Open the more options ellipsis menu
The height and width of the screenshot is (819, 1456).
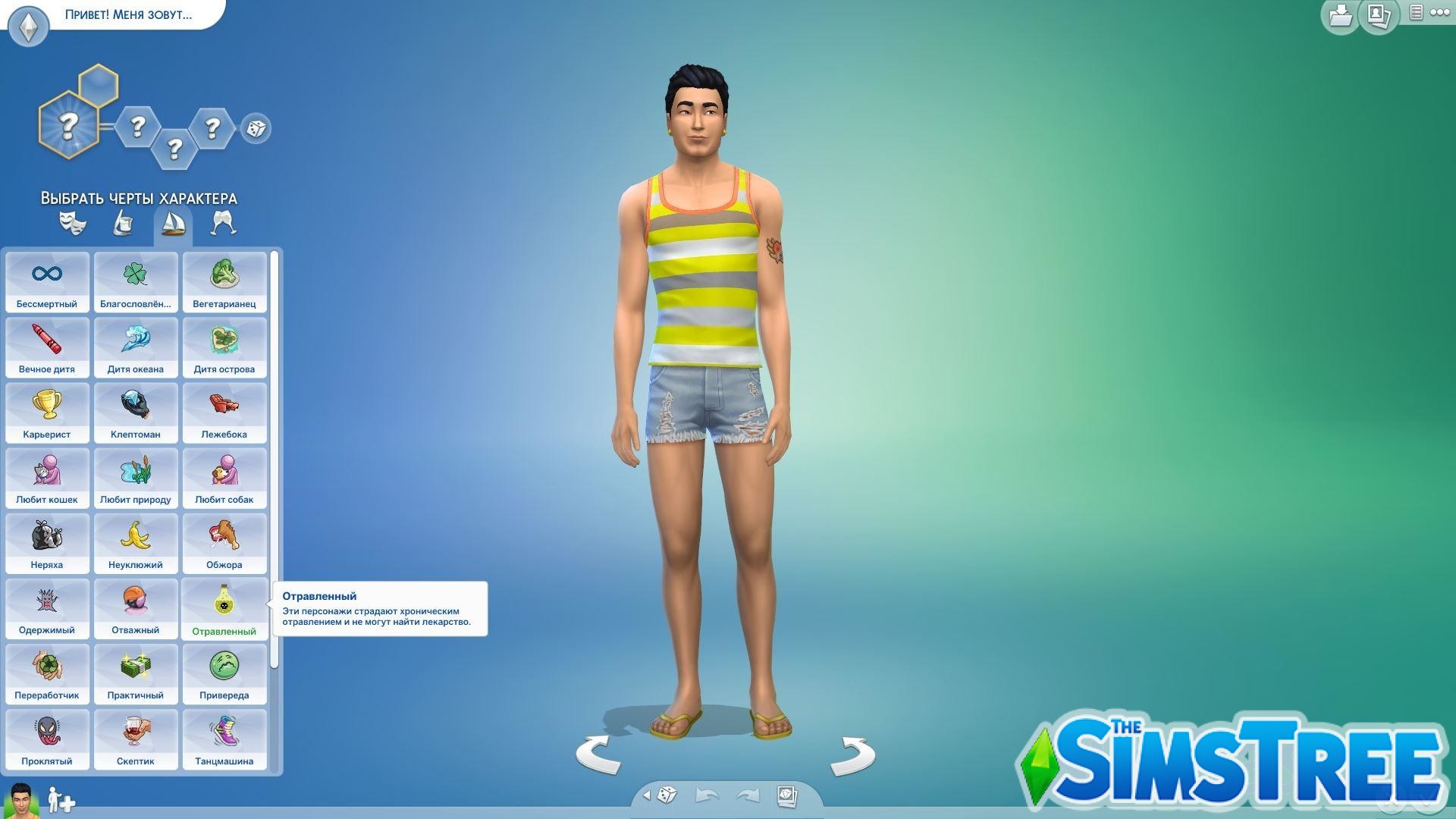1439,11
